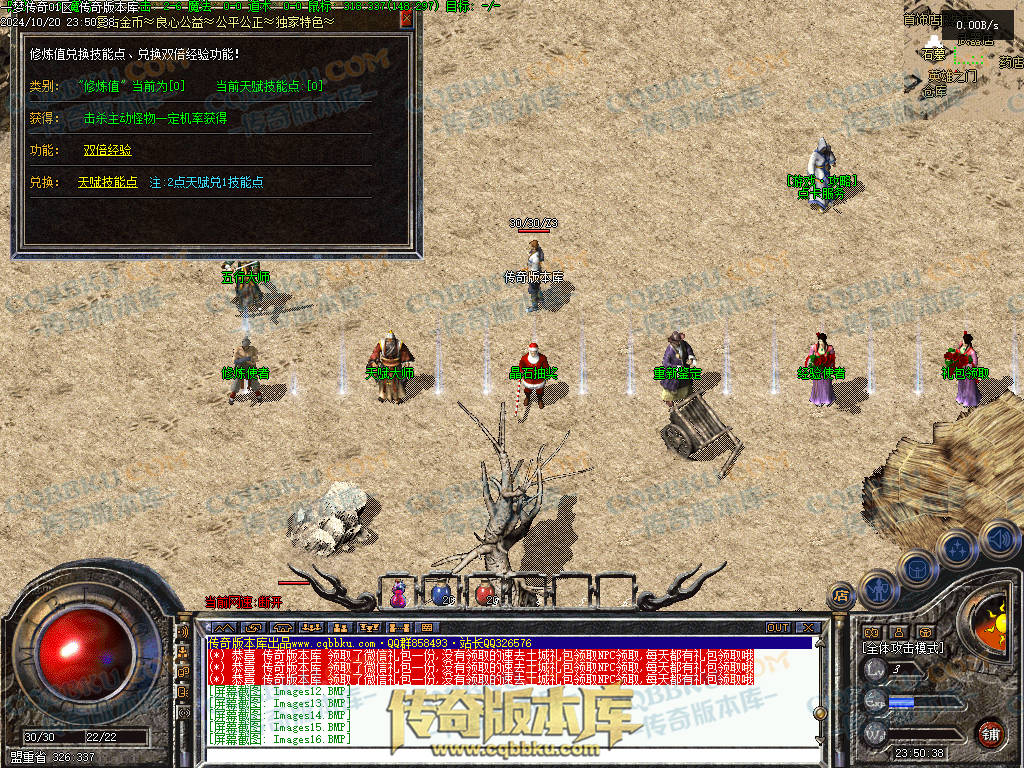
Task: Close the NPC dialog window
Action: 406,19
